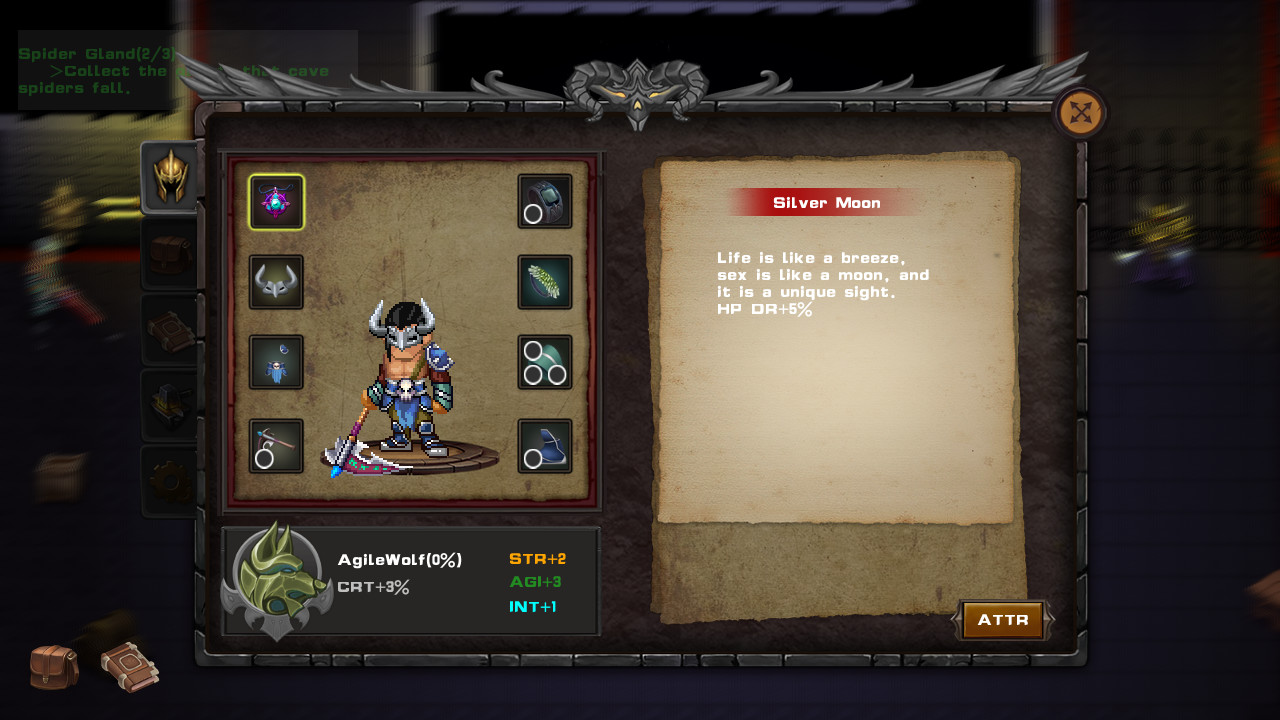
Task: Click the dark ring equipment slot
Action: pyautogui.click(x=545, y=201)
